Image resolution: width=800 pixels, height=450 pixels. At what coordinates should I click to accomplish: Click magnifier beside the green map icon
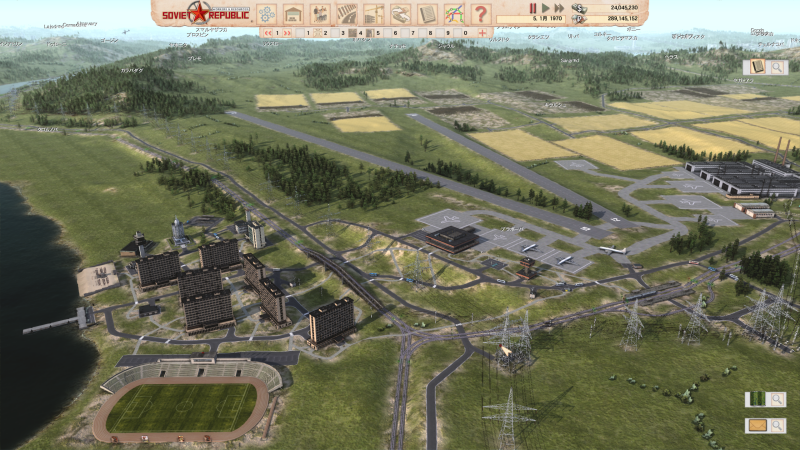777,399
